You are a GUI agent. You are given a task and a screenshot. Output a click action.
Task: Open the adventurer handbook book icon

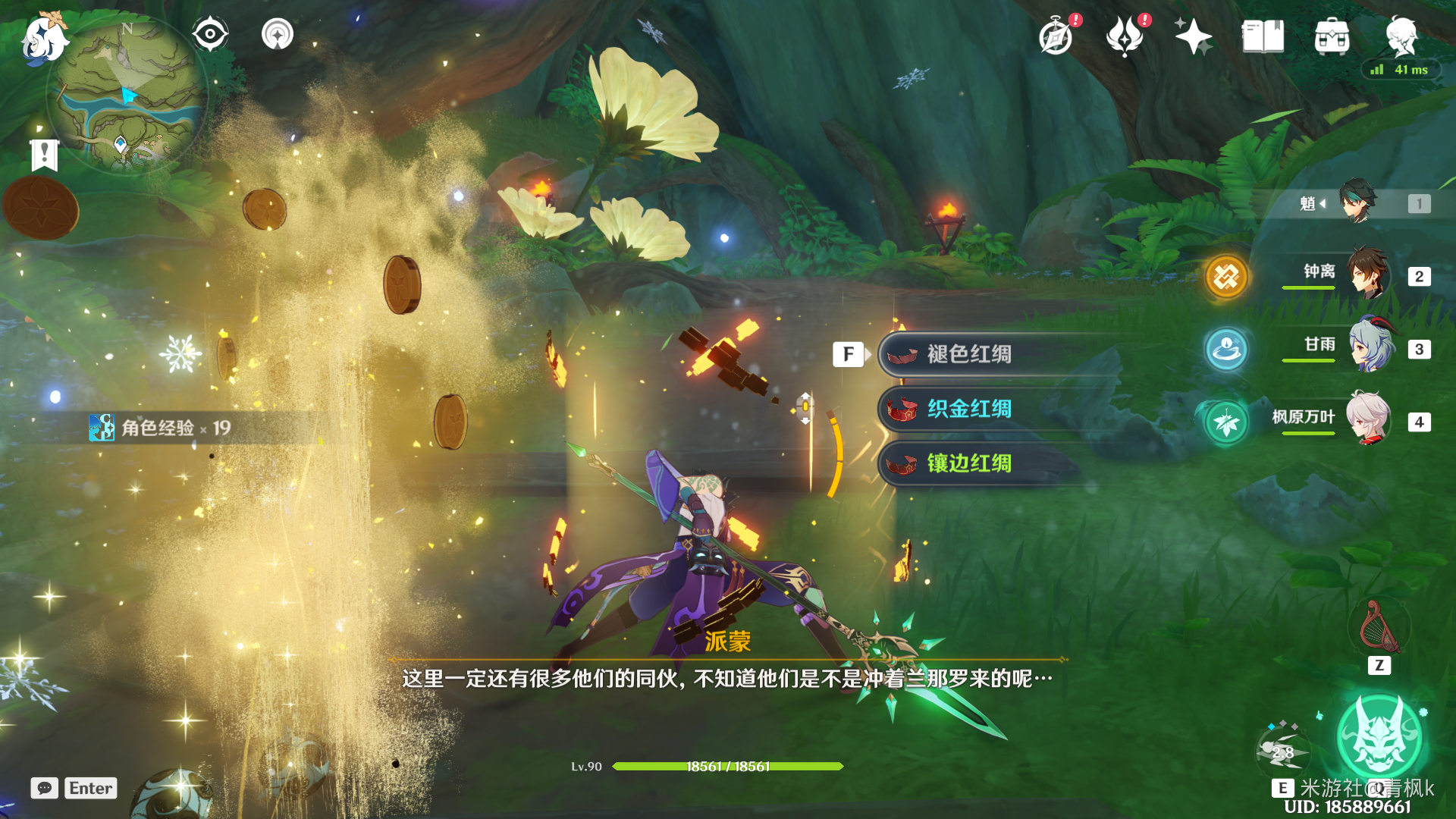[1263, 36]
